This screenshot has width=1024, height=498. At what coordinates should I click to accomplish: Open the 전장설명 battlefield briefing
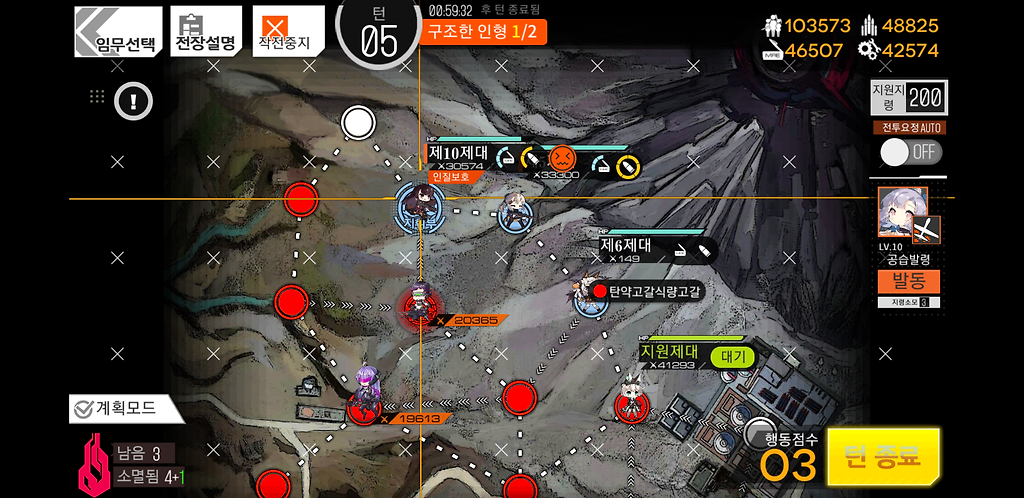tap(206, 32)
